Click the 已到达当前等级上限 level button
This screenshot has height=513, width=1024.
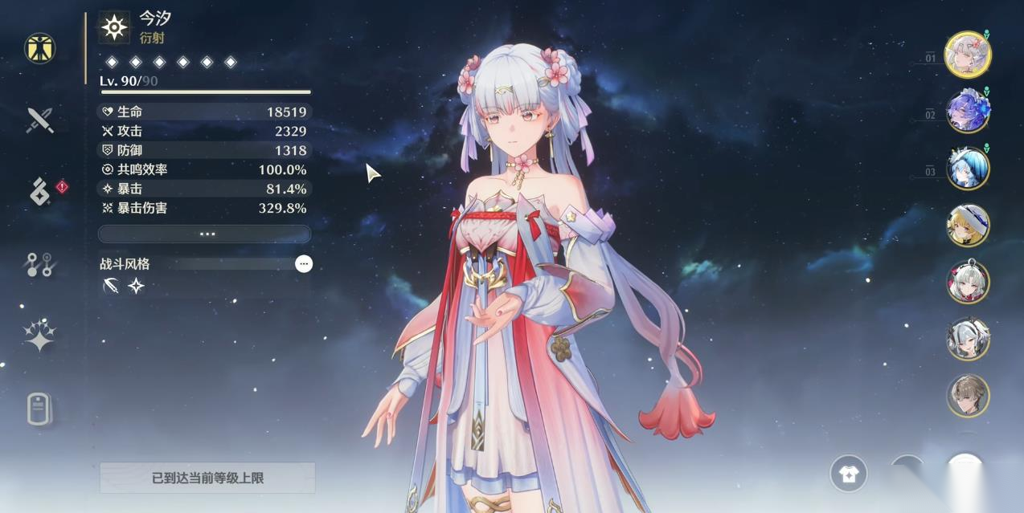pyautogui.click(x=207, y=478)
